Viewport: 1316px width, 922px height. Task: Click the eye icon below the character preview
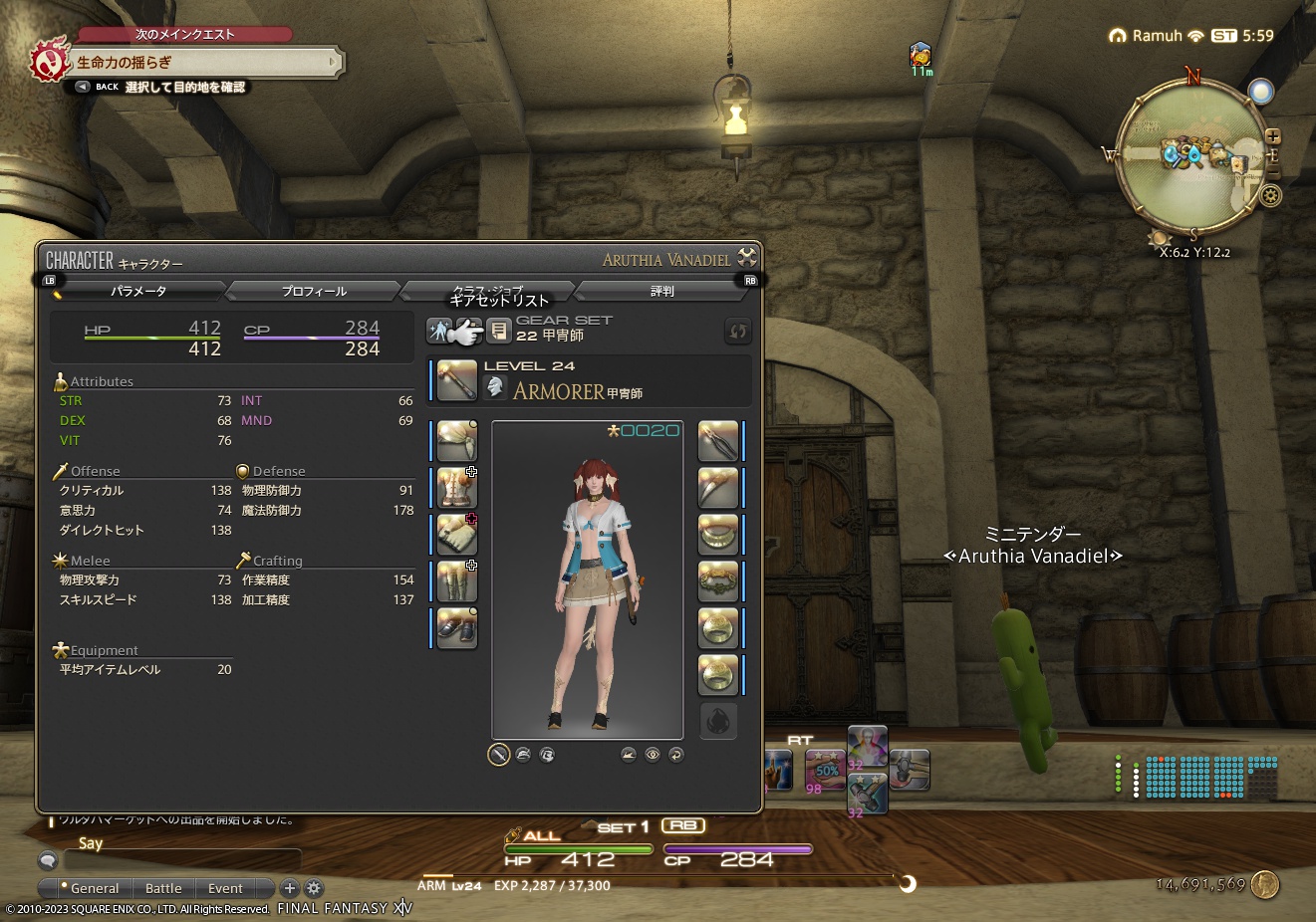(x=653, y=755)
